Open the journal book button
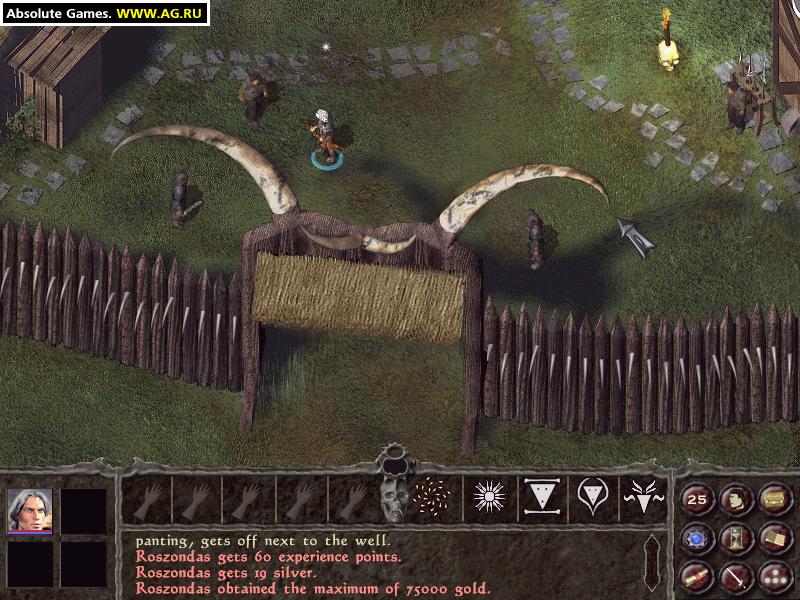This screenshot has height=600, width=800. tap(773, 538)
